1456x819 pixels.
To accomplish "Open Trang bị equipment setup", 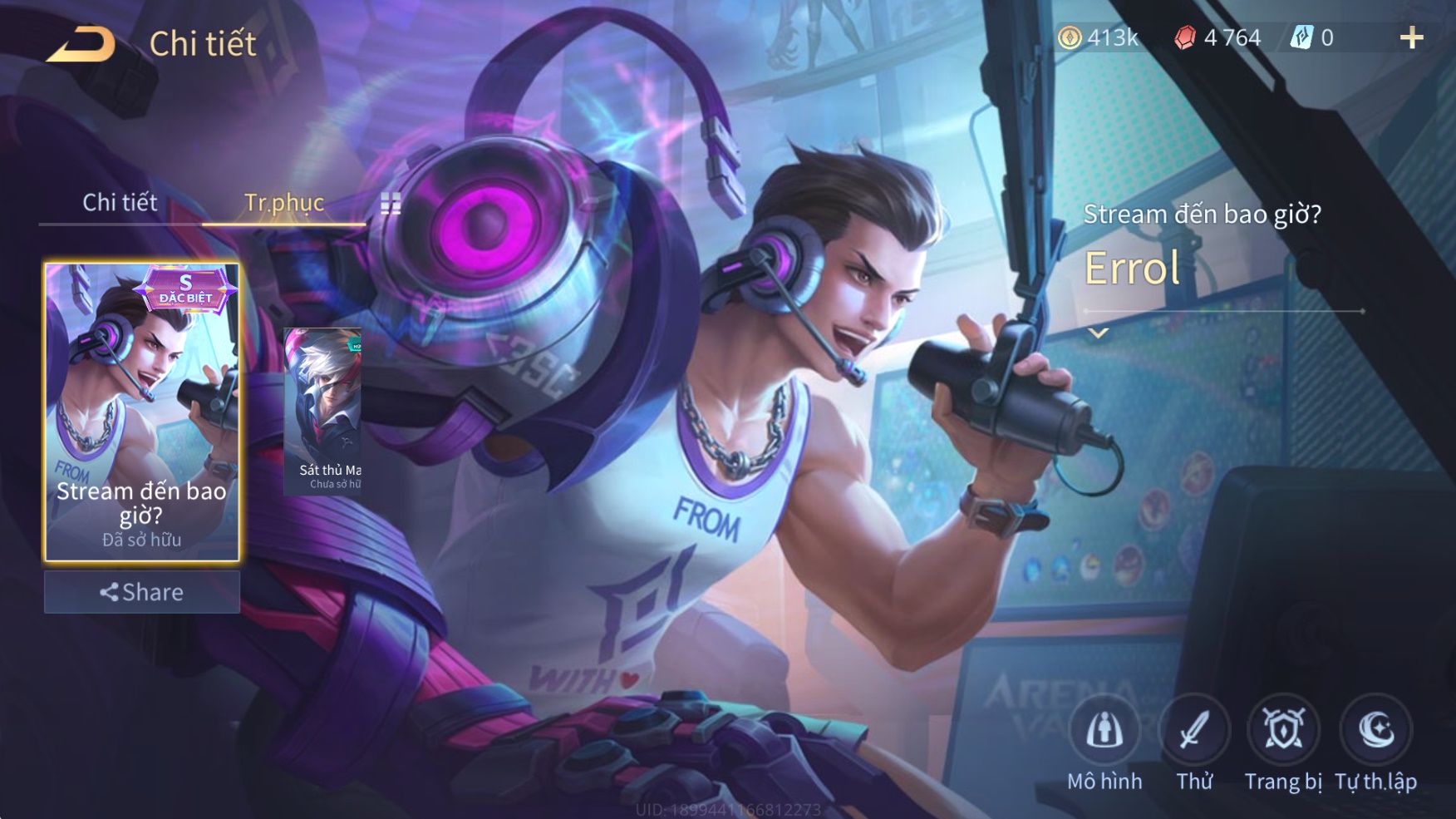I will [1283, 731].
